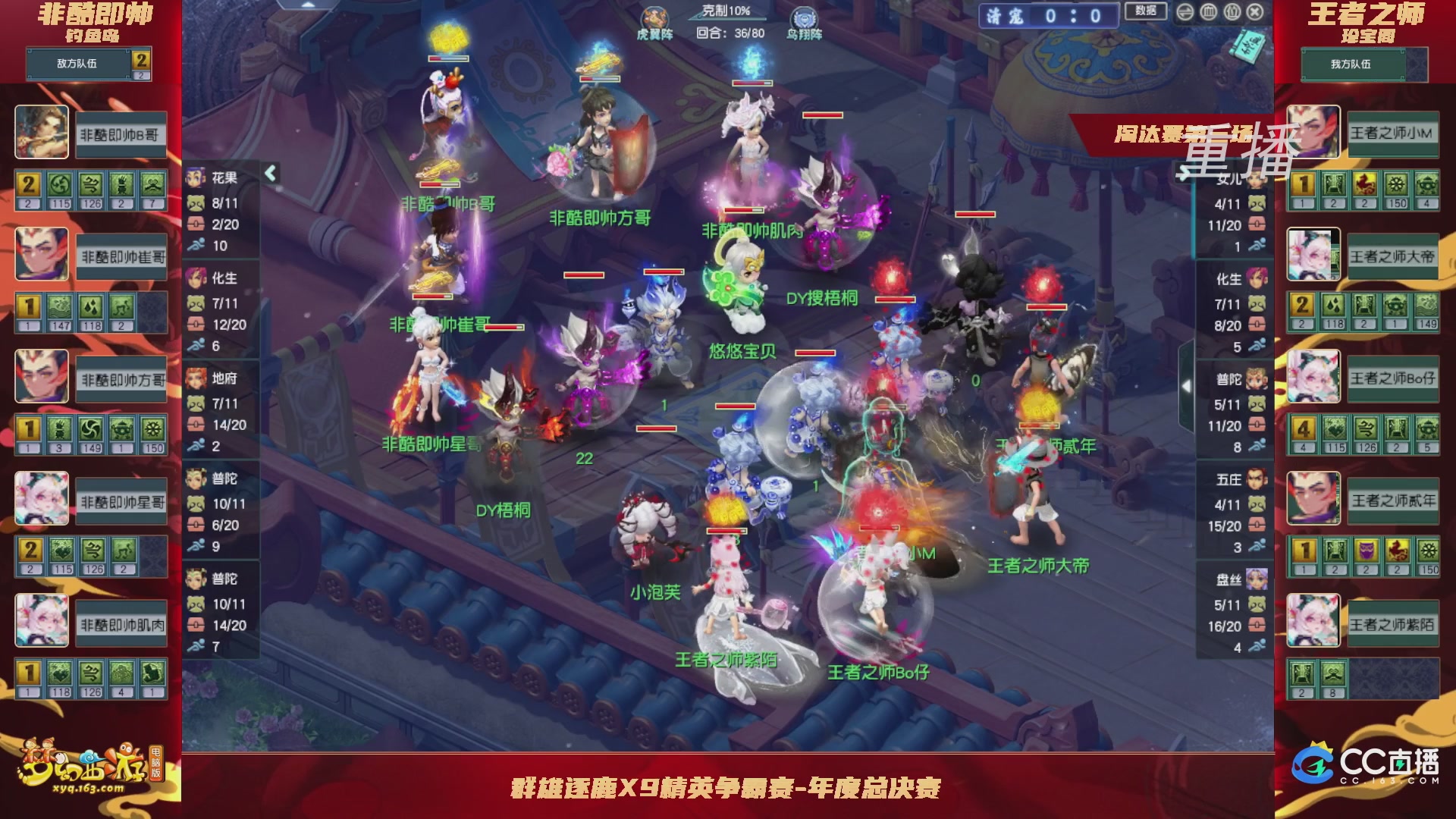Click the grid-cage icon in top-right toolbar
The image size is (1456, 819).
pyautogui.click(x=1208, y=13)
